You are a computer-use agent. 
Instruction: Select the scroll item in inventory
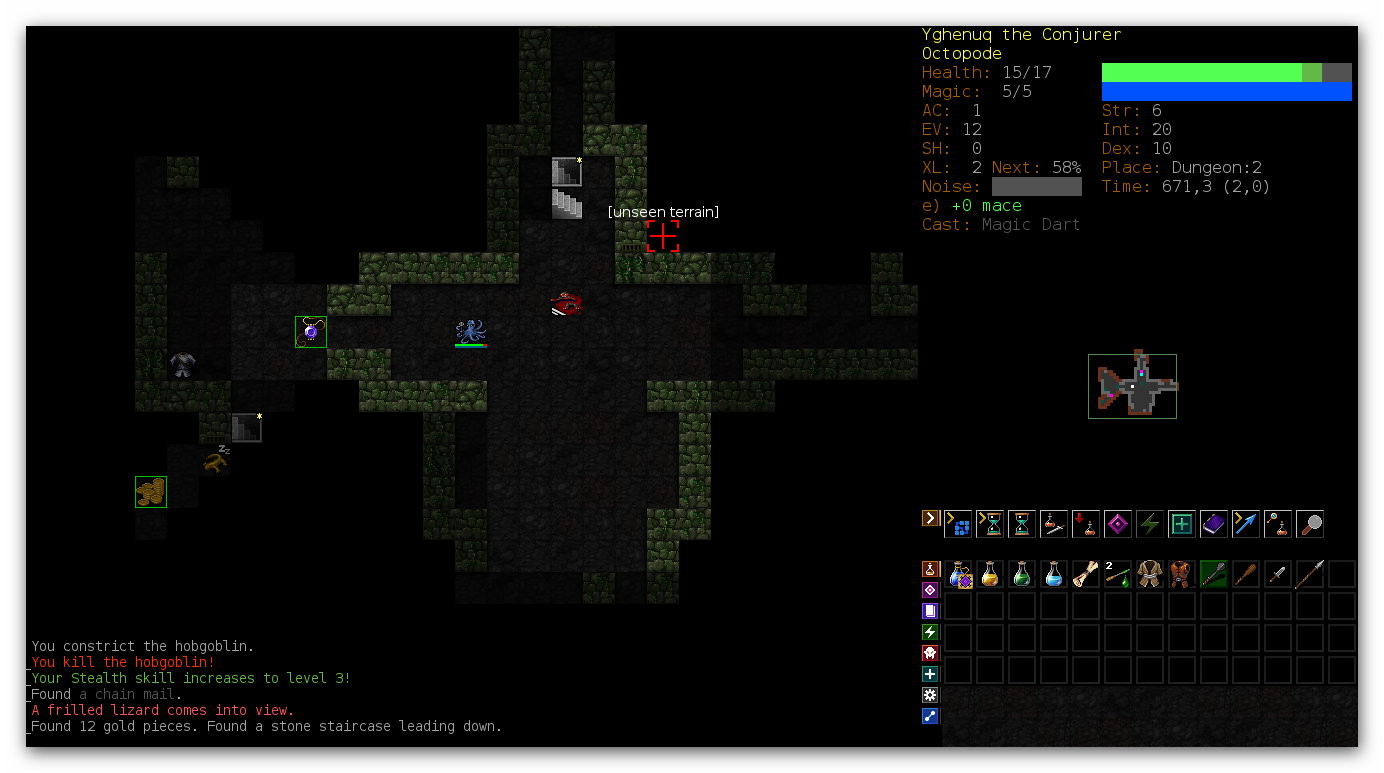(1086, 574)
